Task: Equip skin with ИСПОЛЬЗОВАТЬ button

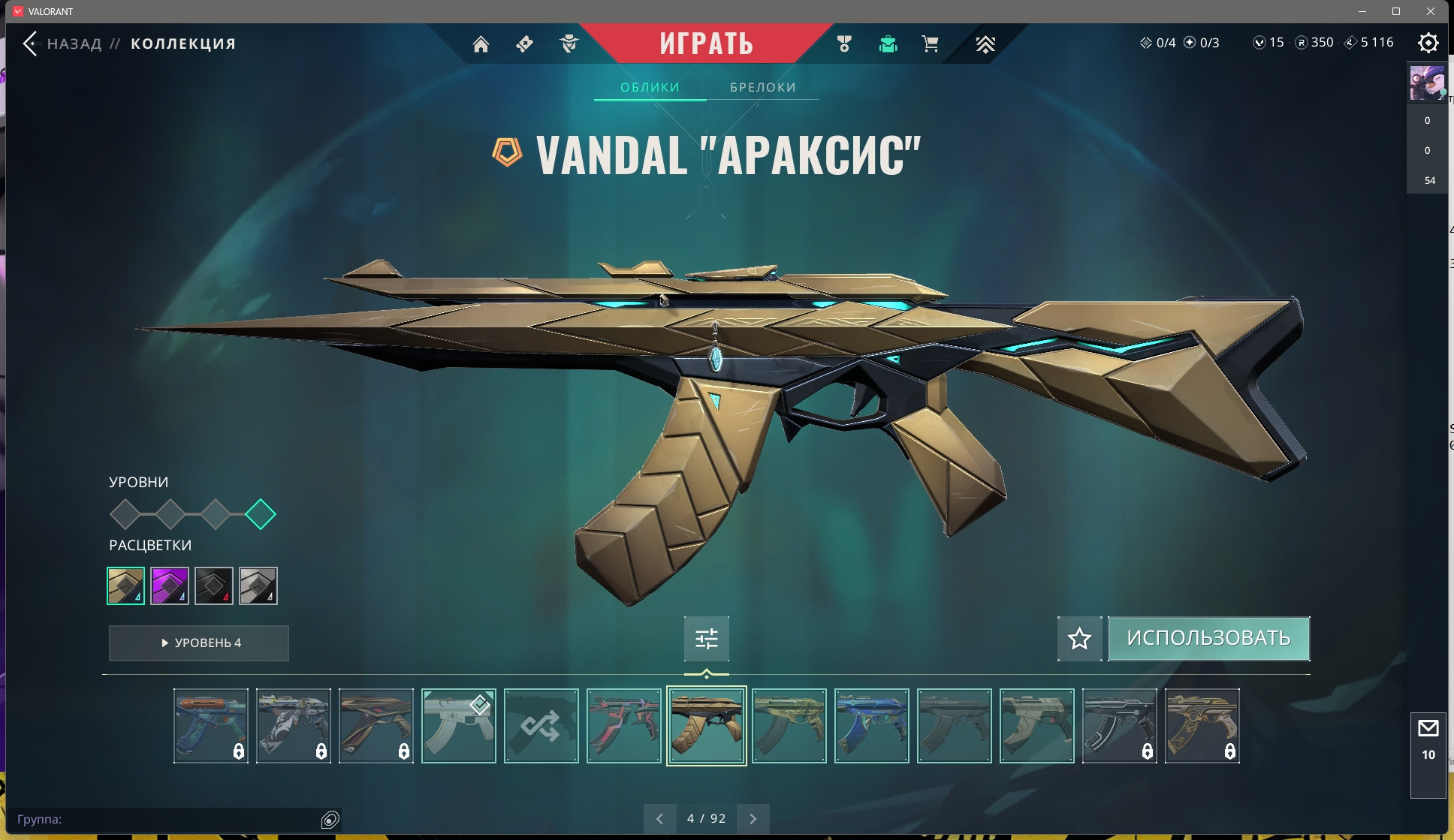Action: coord(1208,639)
